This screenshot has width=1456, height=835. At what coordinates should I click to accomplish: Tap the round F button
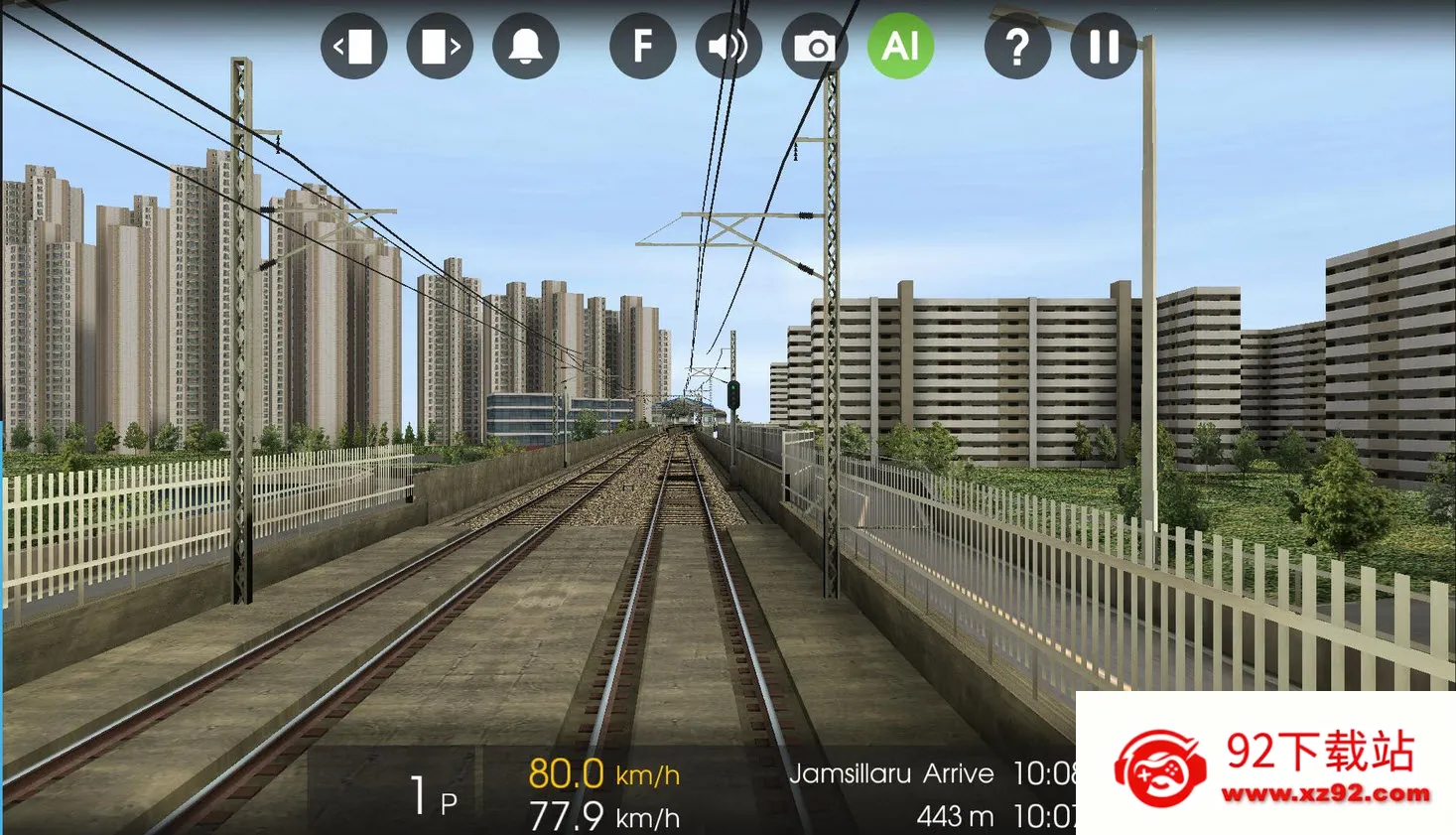642,46
